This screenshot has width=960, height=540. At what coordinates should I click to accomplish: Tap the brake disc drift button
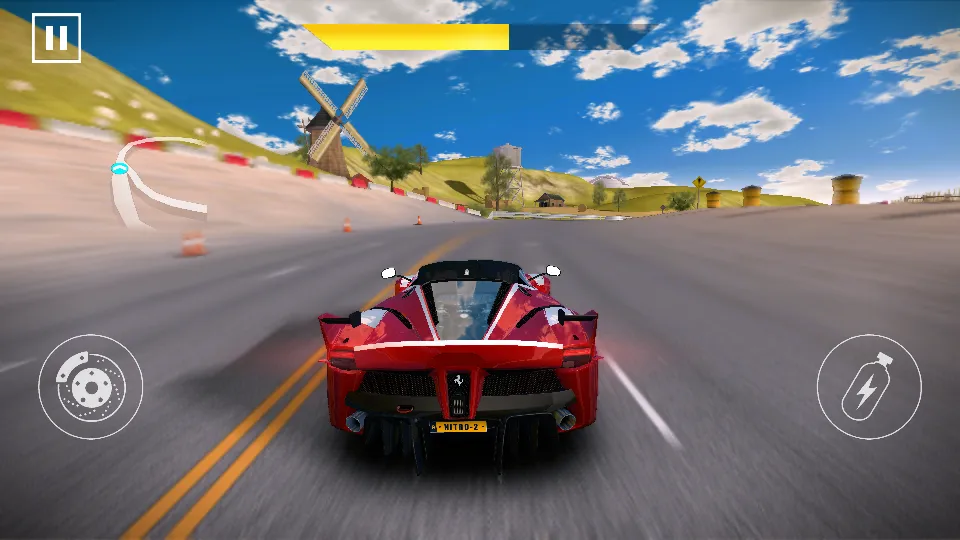tap(90, 386)
